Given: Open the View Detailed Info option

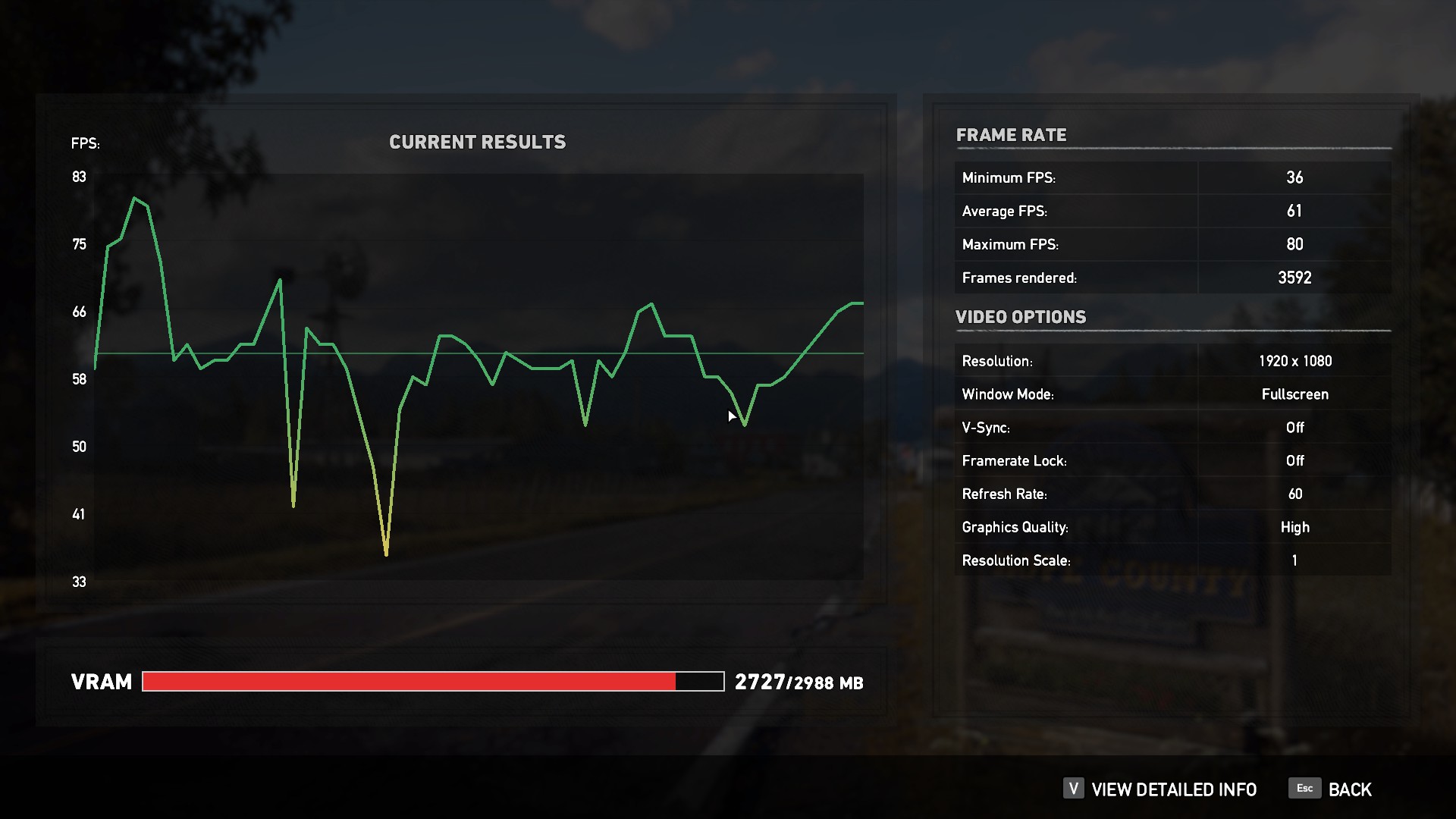Looking at the screenshot, I should 1161,789.
